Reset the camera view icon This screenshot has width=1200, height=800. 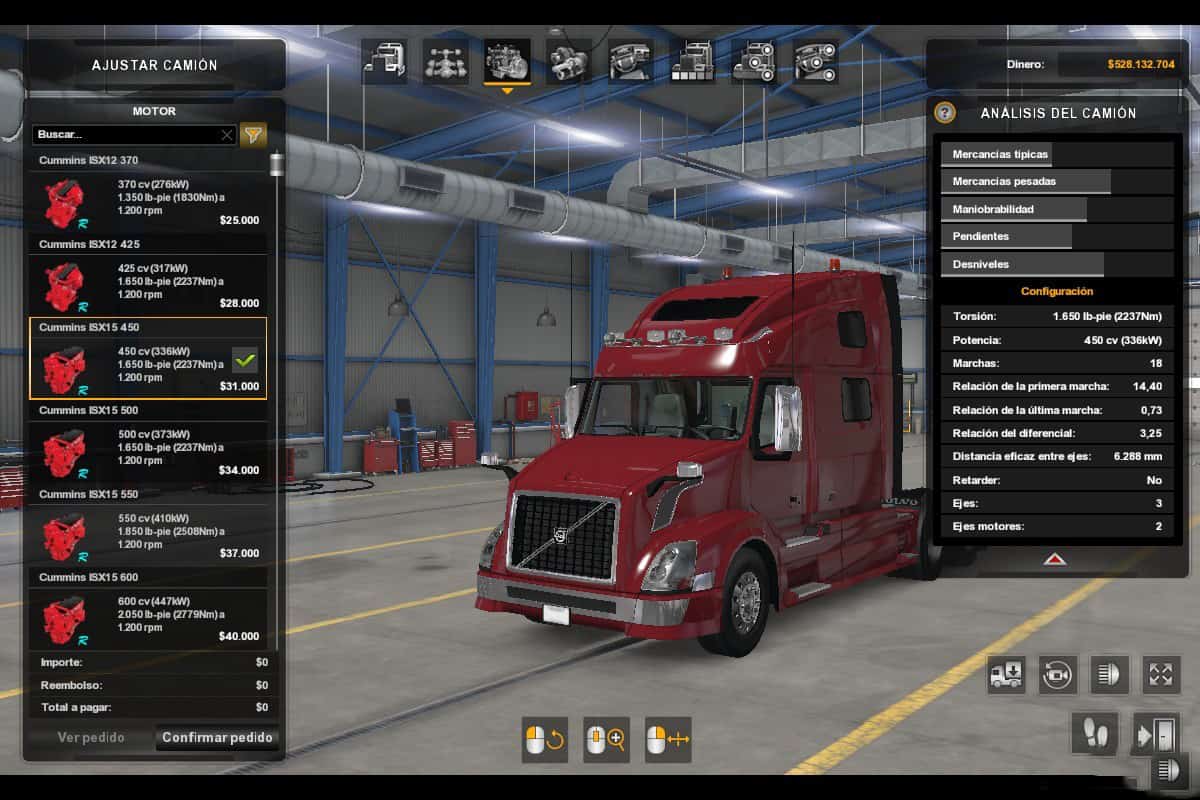[1057, 675]
